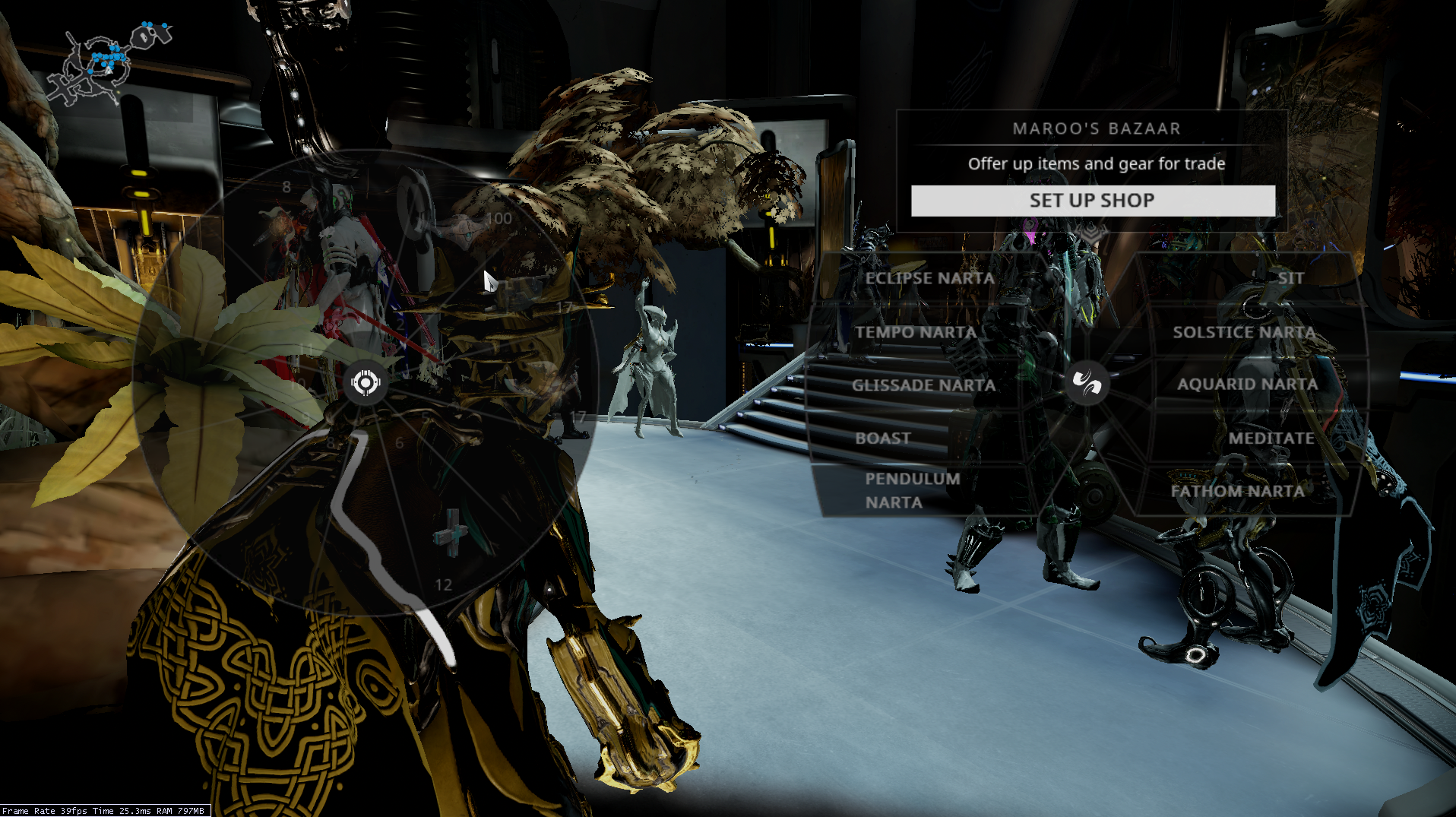Viewport: 1456px width, 817px height.
Task: Choose the Eclipse Narta emote
Action: 929,278
